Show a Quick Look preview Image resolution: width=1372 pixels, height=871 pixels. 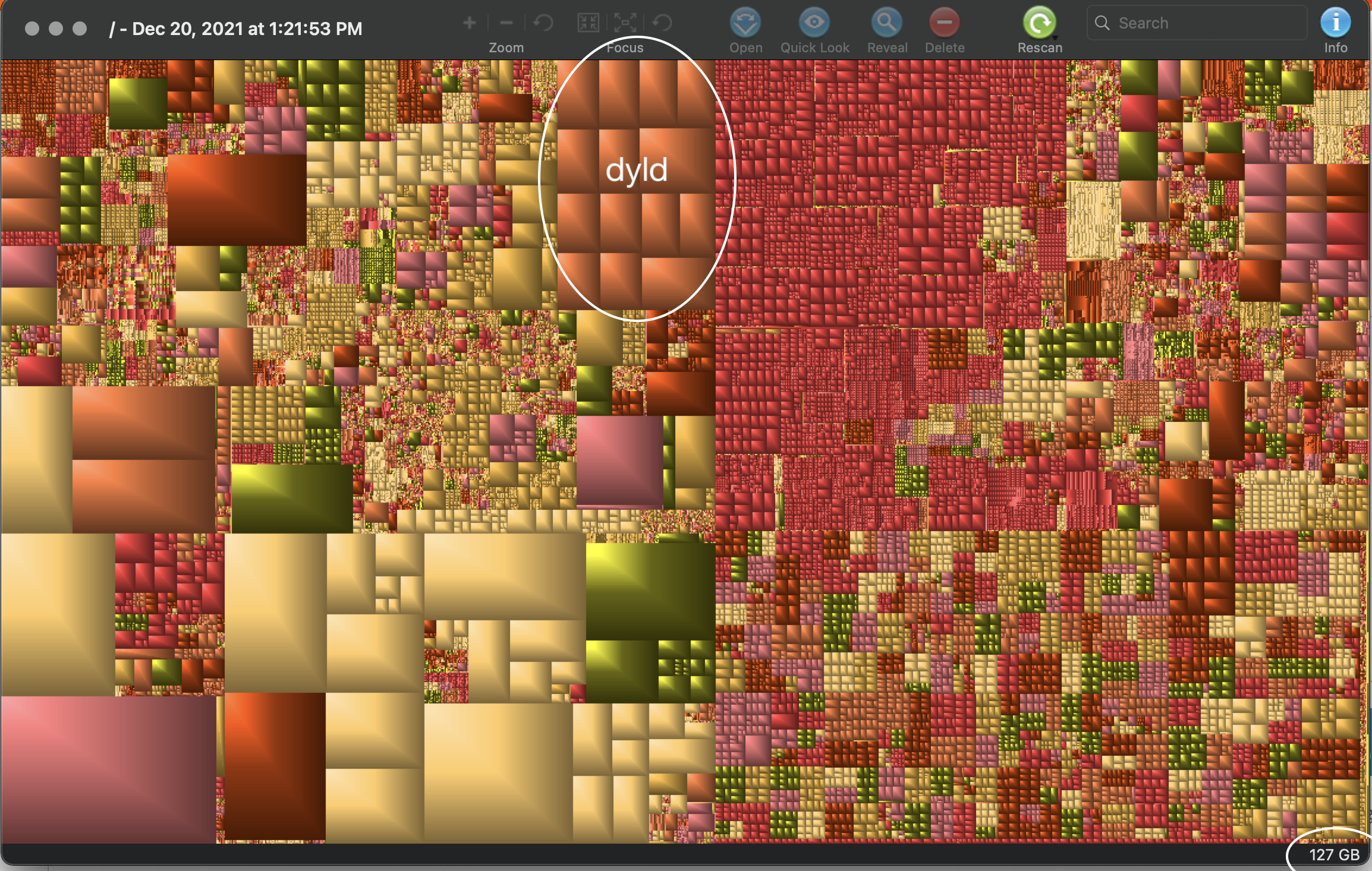coord(814,24)
